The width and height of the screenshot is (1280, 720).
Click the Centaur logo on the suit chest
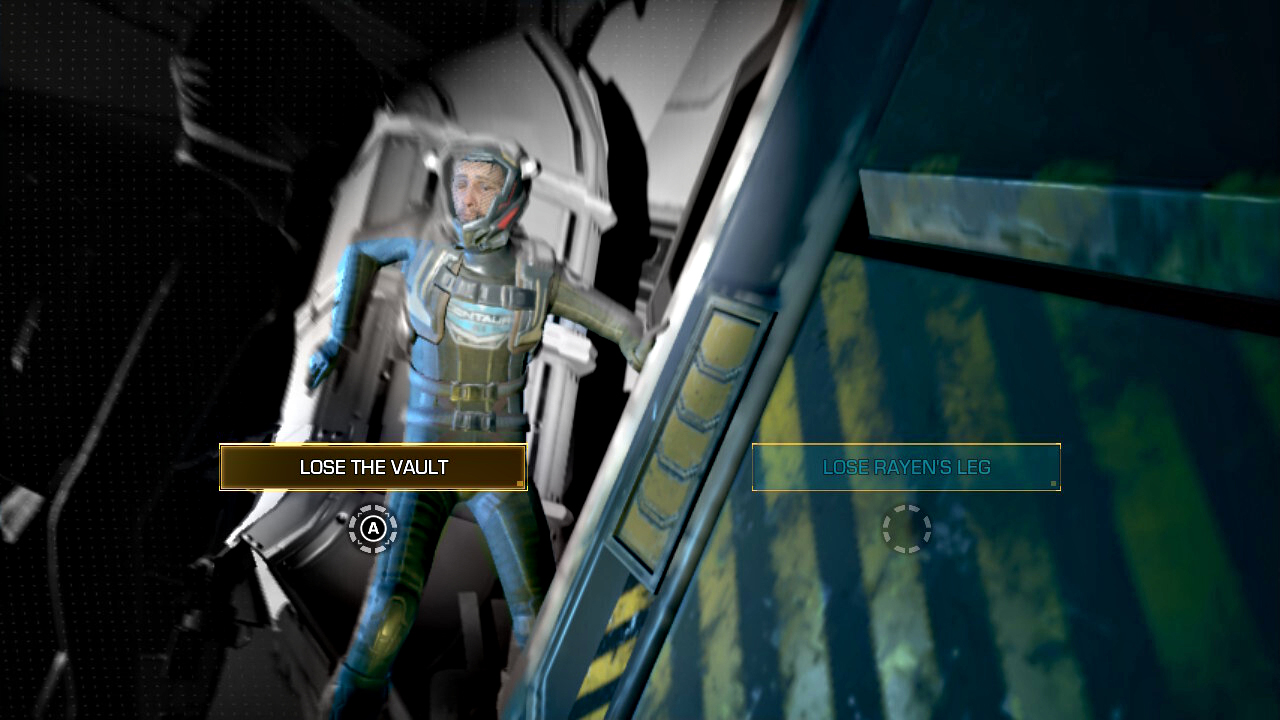[477, 315]
